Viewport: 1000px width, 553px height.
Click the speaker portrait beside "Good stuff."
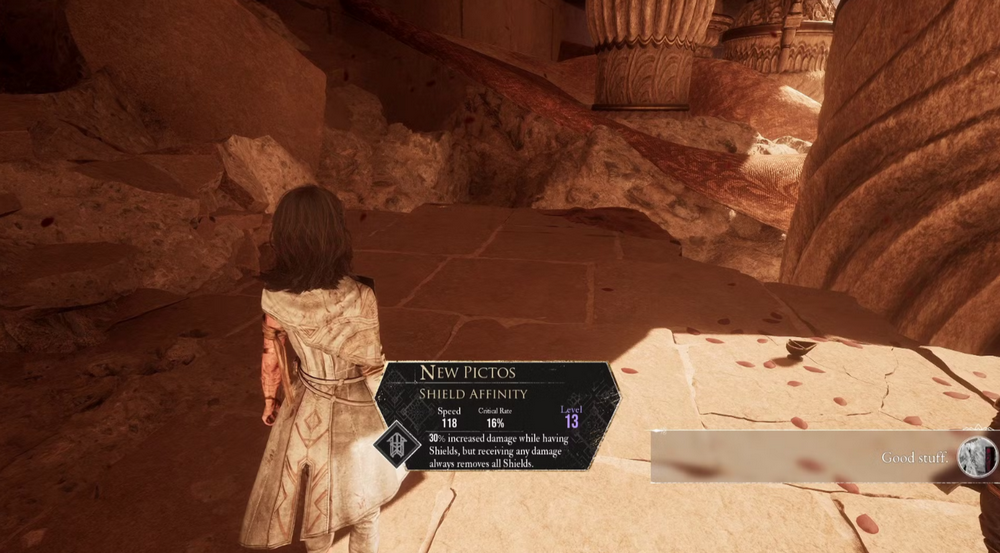[977, 456]
